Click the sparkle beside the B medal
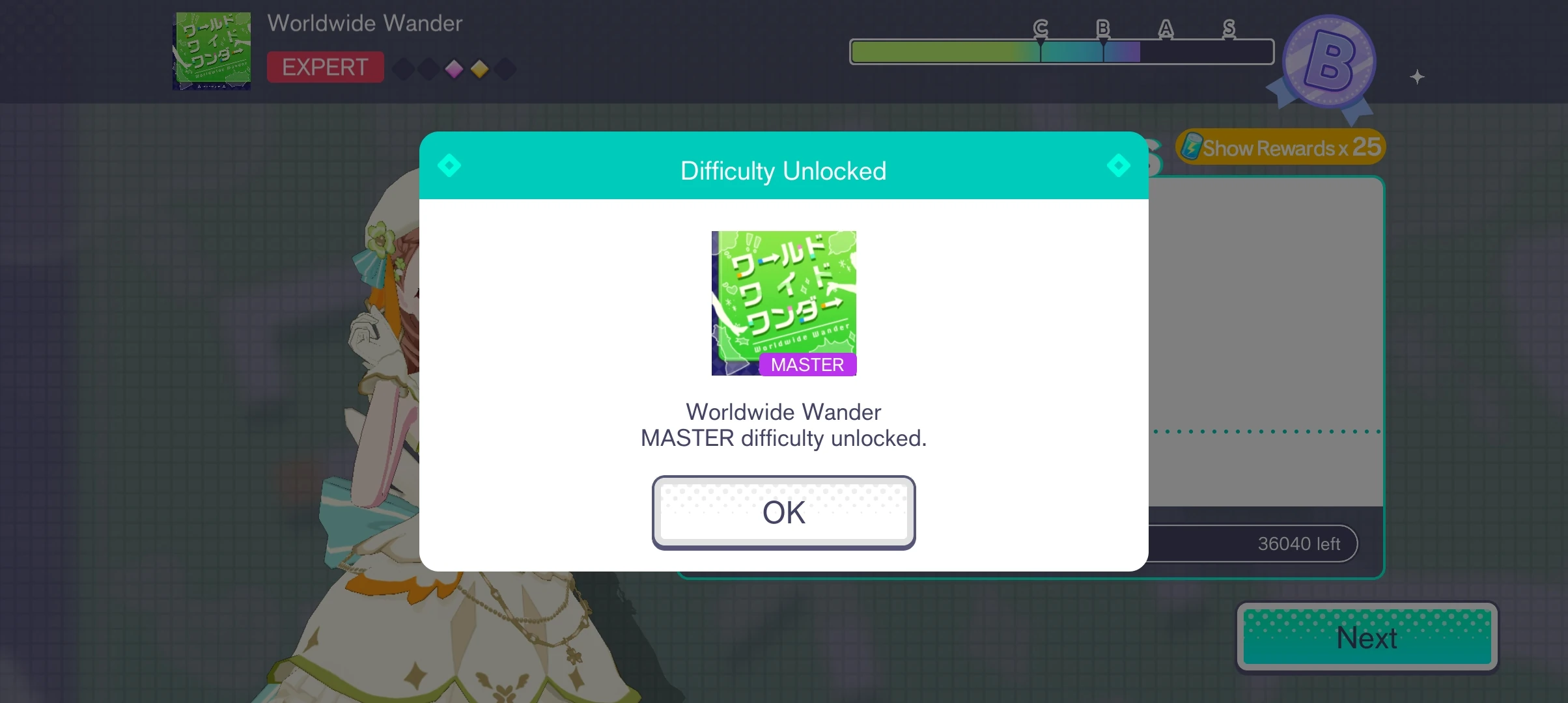 coord(1416,77)
